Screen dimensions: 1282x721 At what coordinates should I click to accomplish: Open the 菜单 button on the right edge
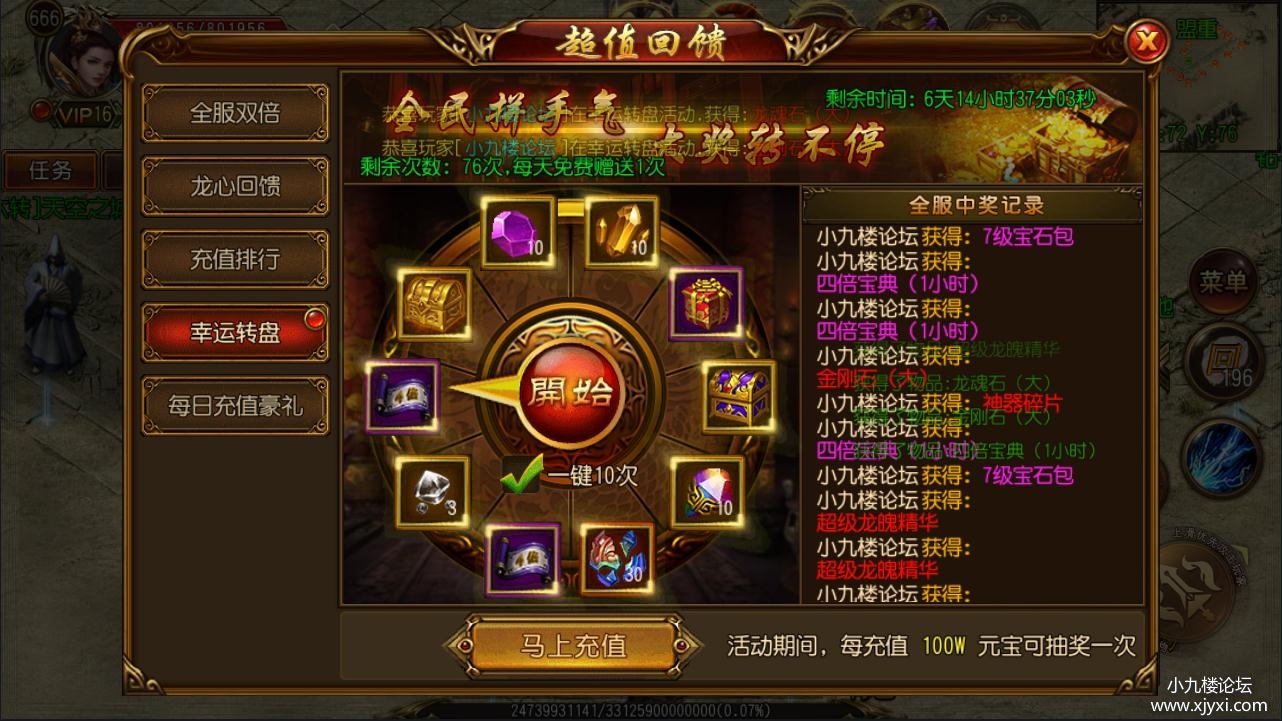(1221, 282)
